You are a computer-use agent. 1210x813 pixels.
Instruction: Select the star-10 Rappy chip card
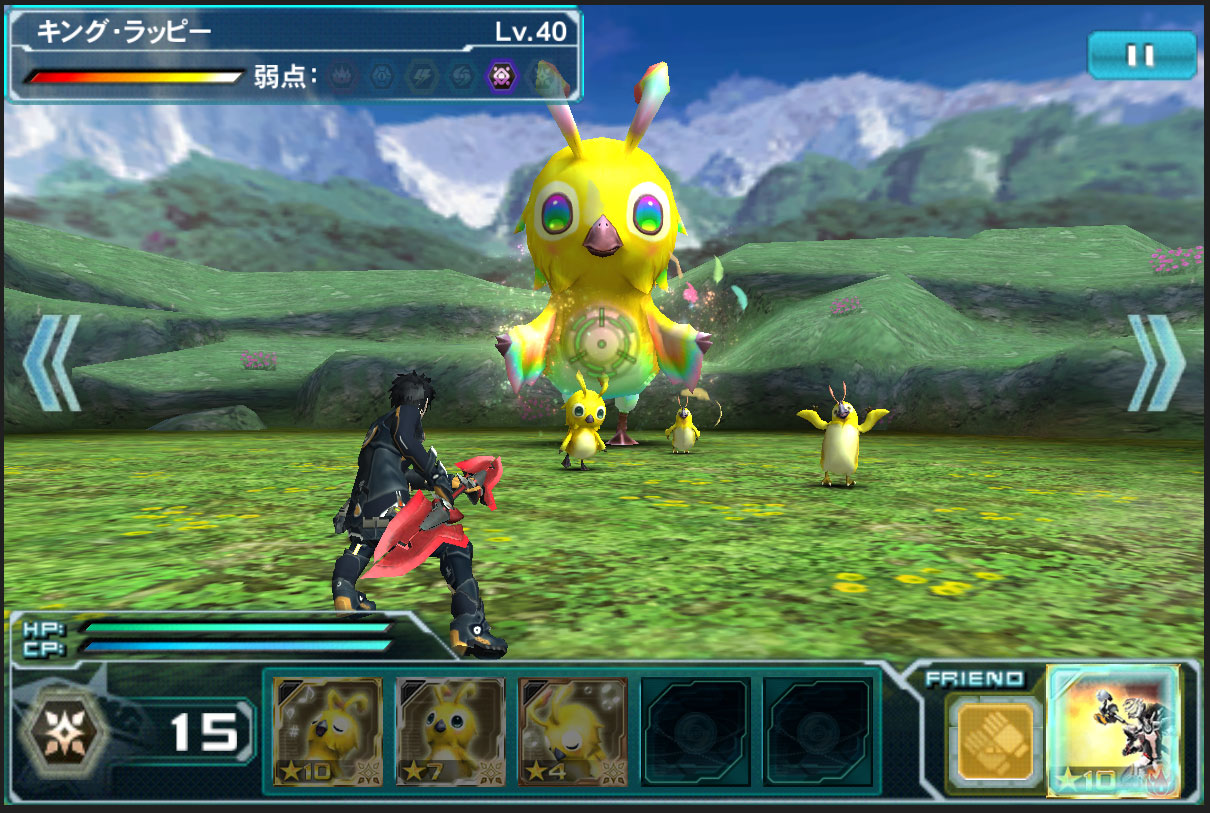[328, 732]
